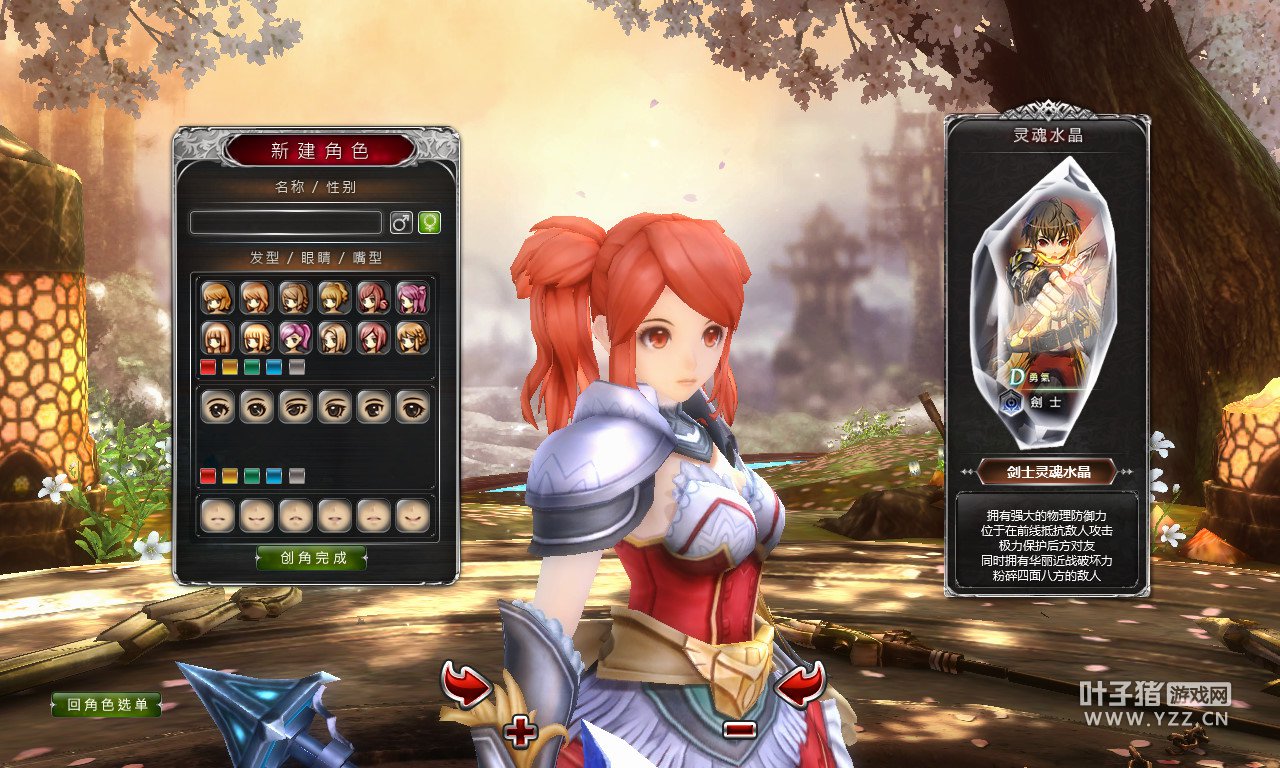Select the first eye style option
Viewport: 1280px width, 768px height.
(217, 406)
